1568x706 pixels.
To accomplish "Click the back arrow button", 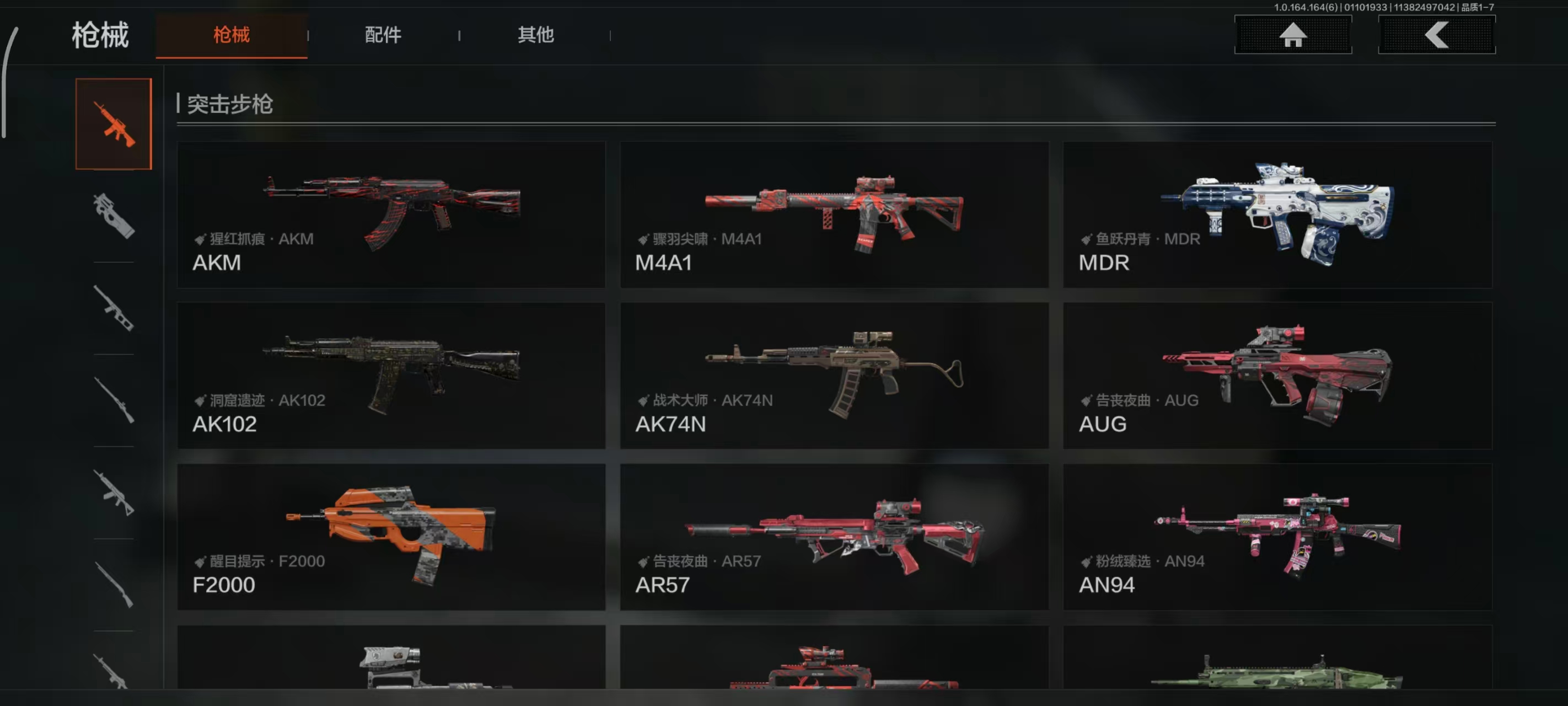I will (x=1436, y=35).
